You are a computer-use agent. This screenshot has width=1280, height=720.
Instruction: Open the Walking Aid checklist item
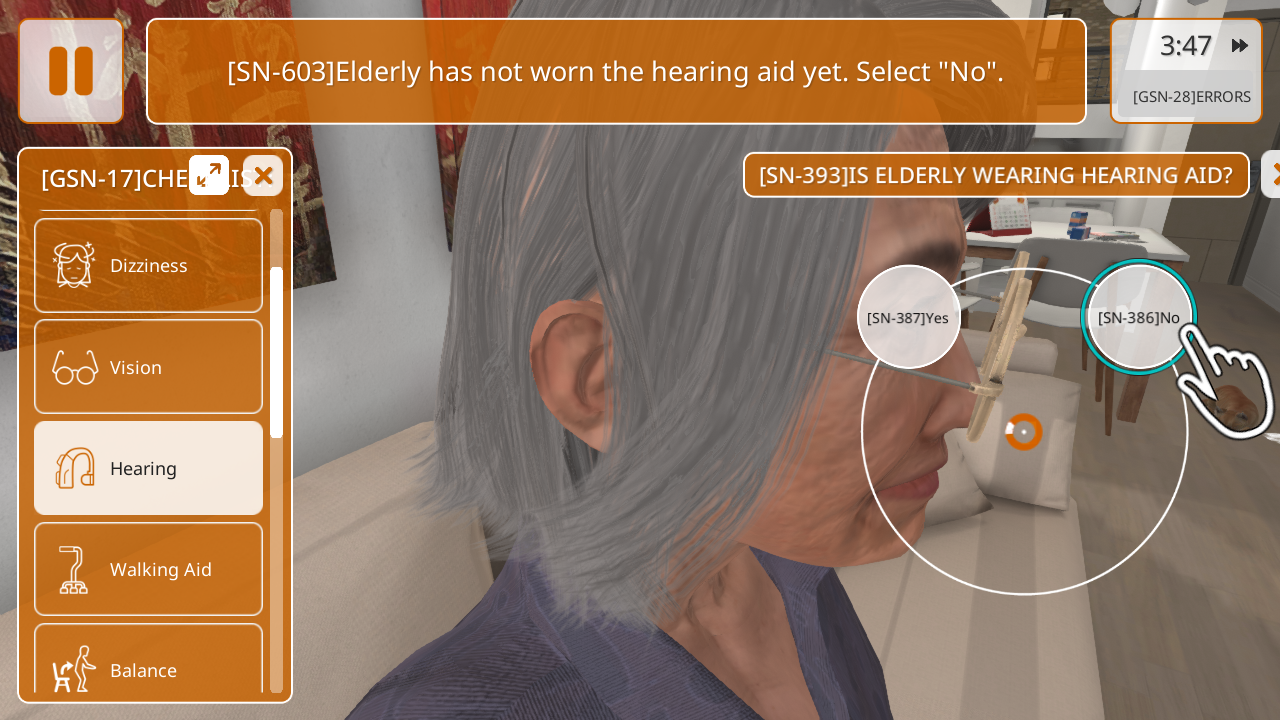(148, 569)
